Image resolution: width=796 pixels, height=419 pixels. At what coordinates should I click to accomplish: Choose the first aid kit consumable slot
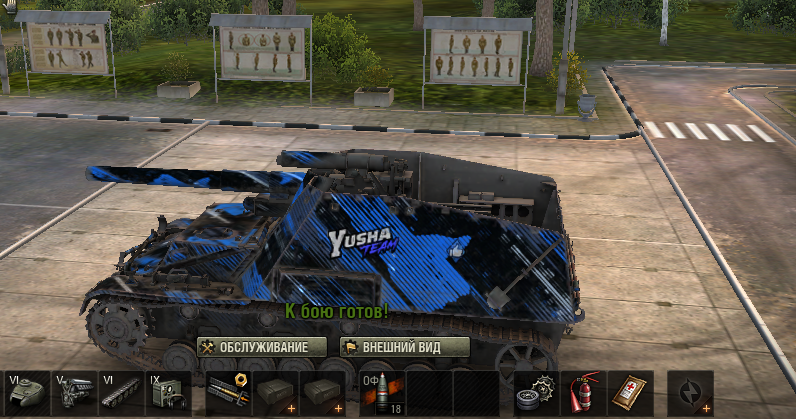[631, 392]
